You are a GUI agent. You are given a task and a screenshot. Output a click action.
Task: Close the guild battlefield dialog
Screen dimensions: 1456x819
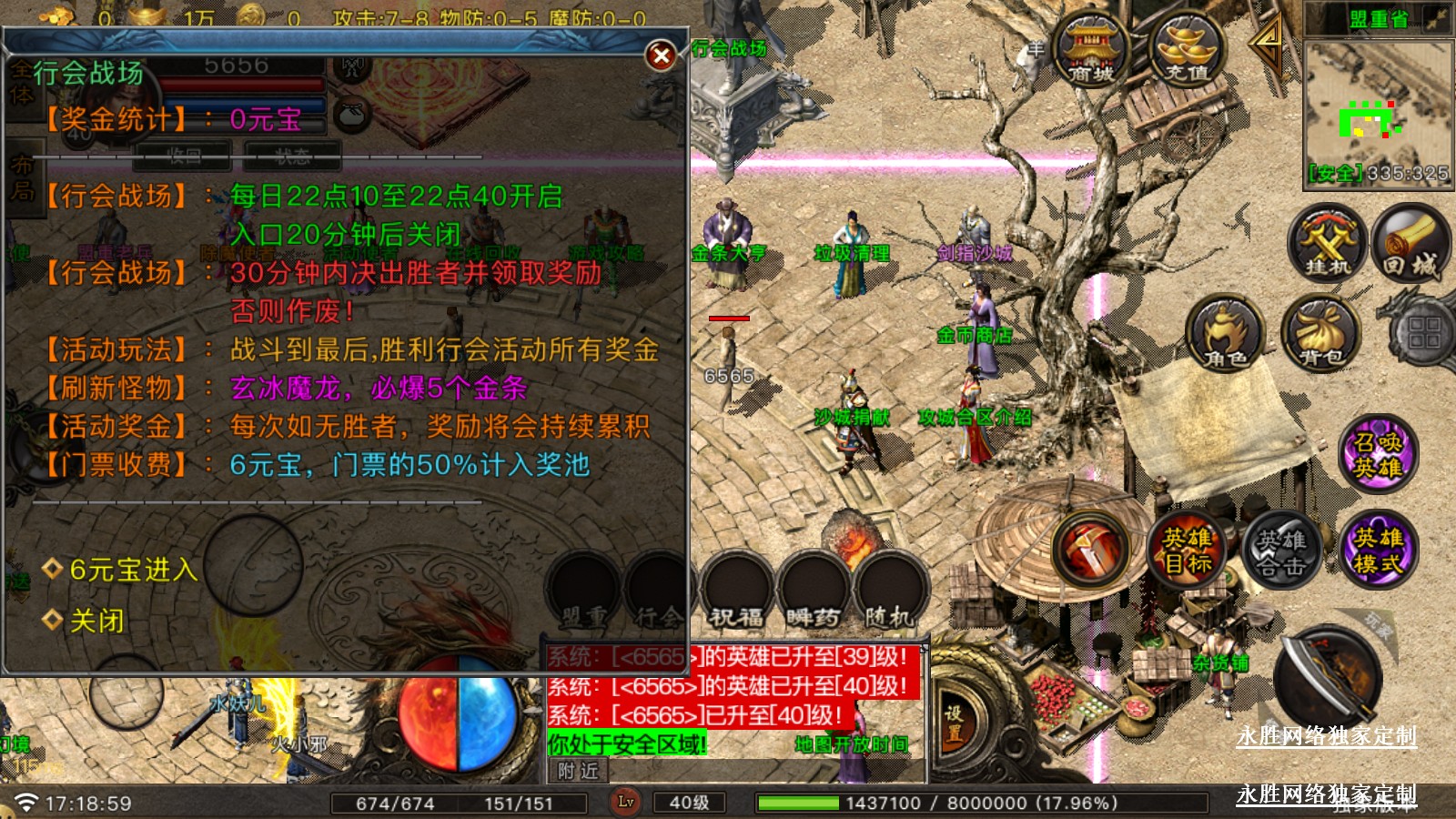tap(662, 56)
